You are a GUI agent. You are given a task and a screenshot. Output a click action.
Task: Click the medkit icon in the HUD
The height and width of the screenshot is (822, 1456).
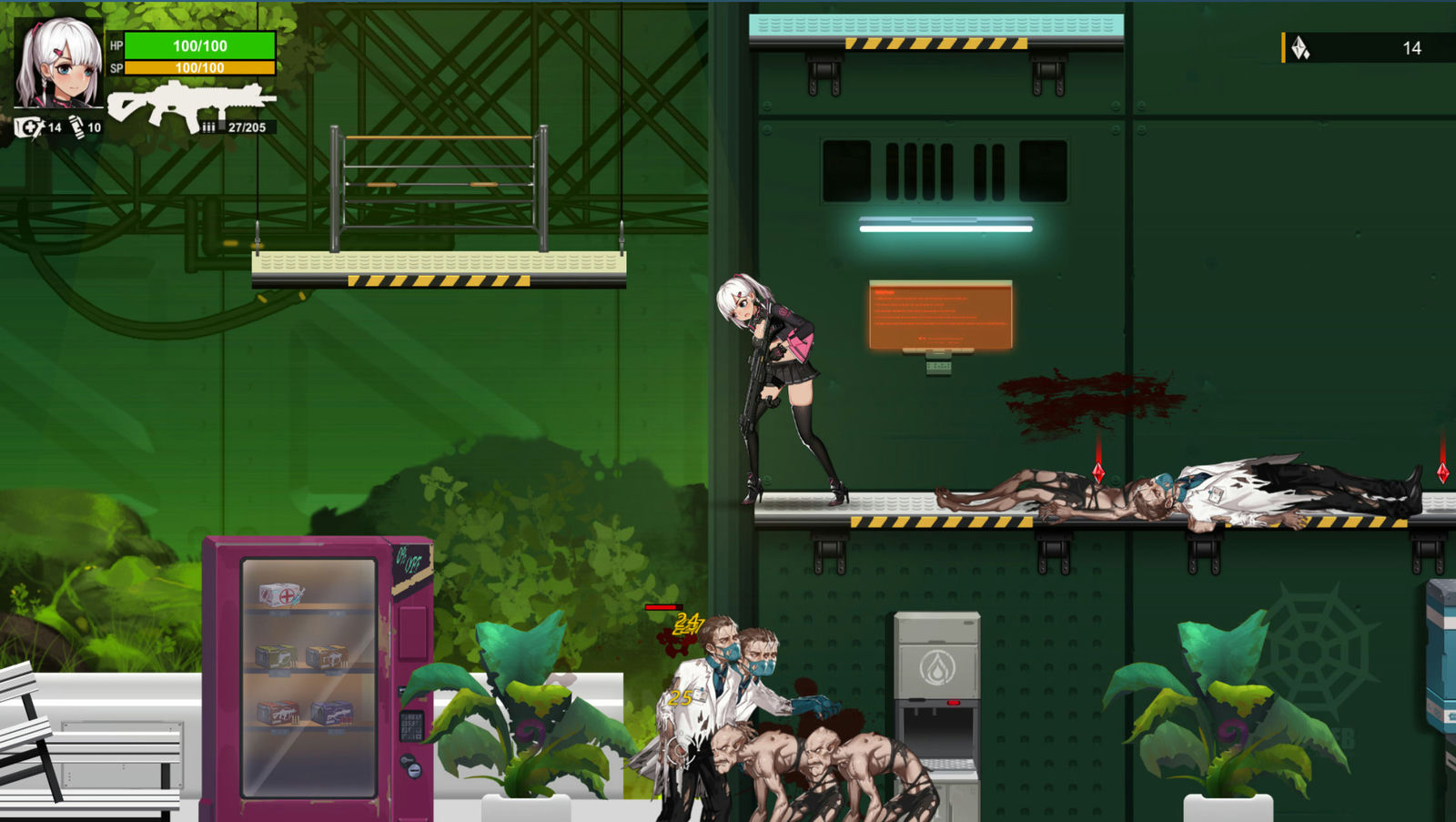29,126
